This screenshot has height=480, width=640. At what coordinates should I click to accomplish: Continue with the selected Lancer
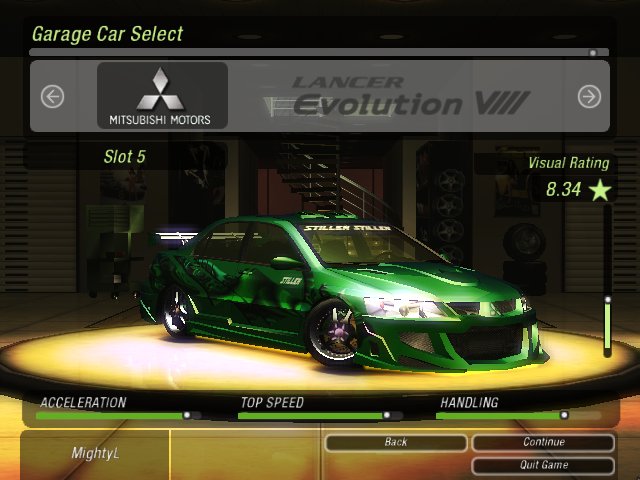pos(543,442)
